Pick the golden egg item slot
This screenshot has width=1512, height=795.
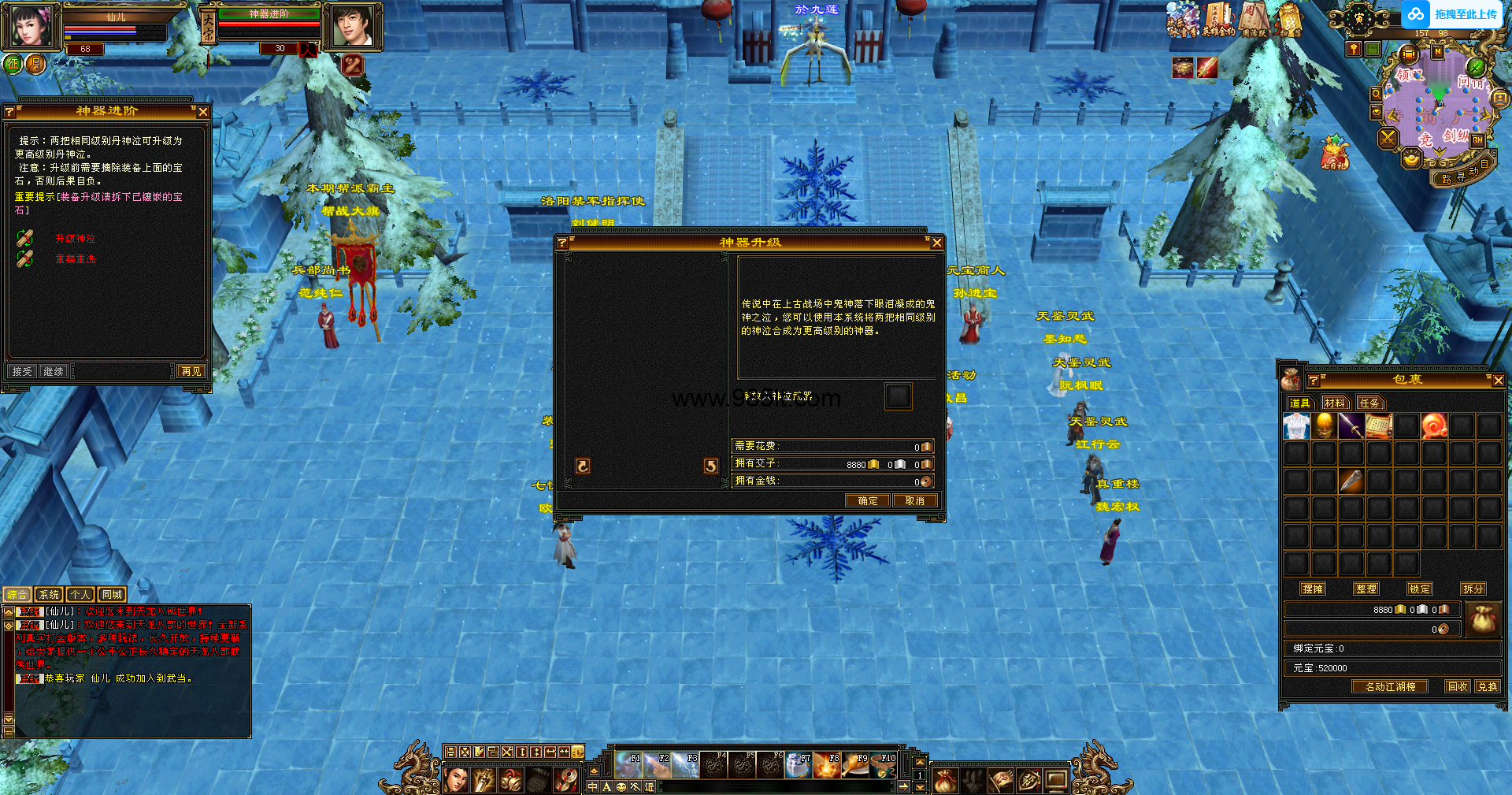coord(1325,426)
